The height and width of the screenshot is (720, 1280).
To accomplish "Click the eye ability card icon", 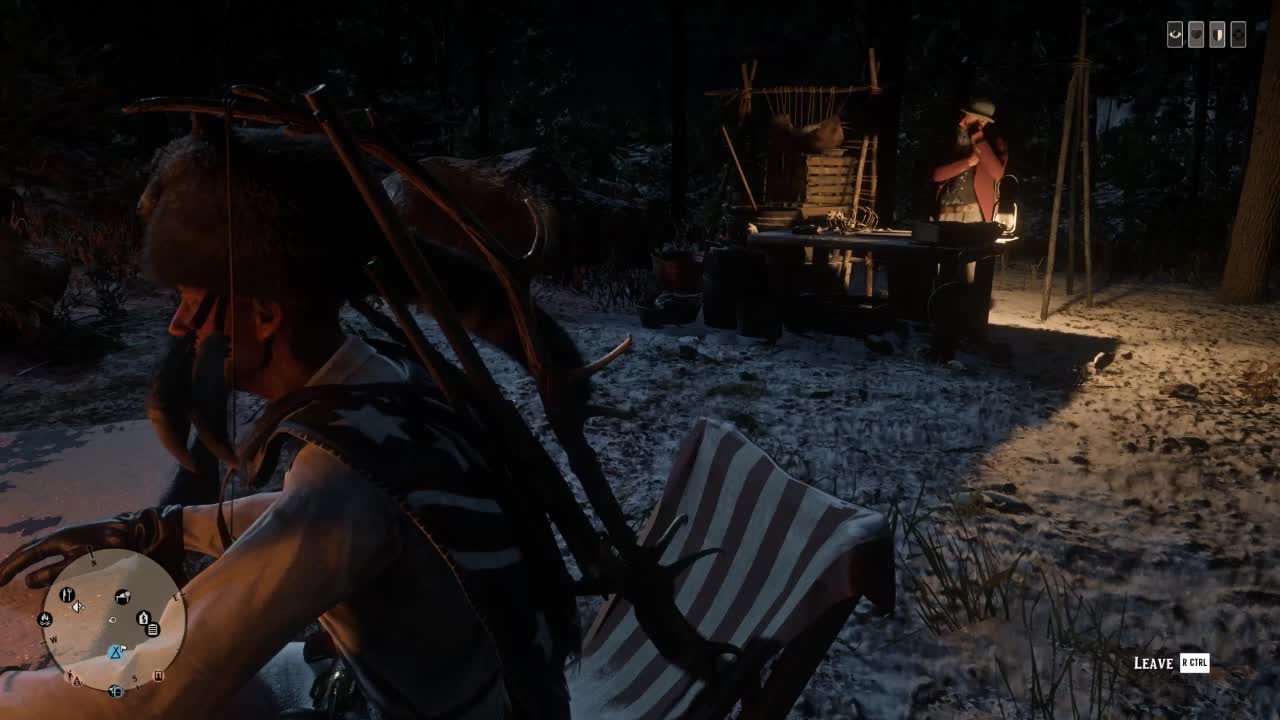I will tap(1175, 35).
